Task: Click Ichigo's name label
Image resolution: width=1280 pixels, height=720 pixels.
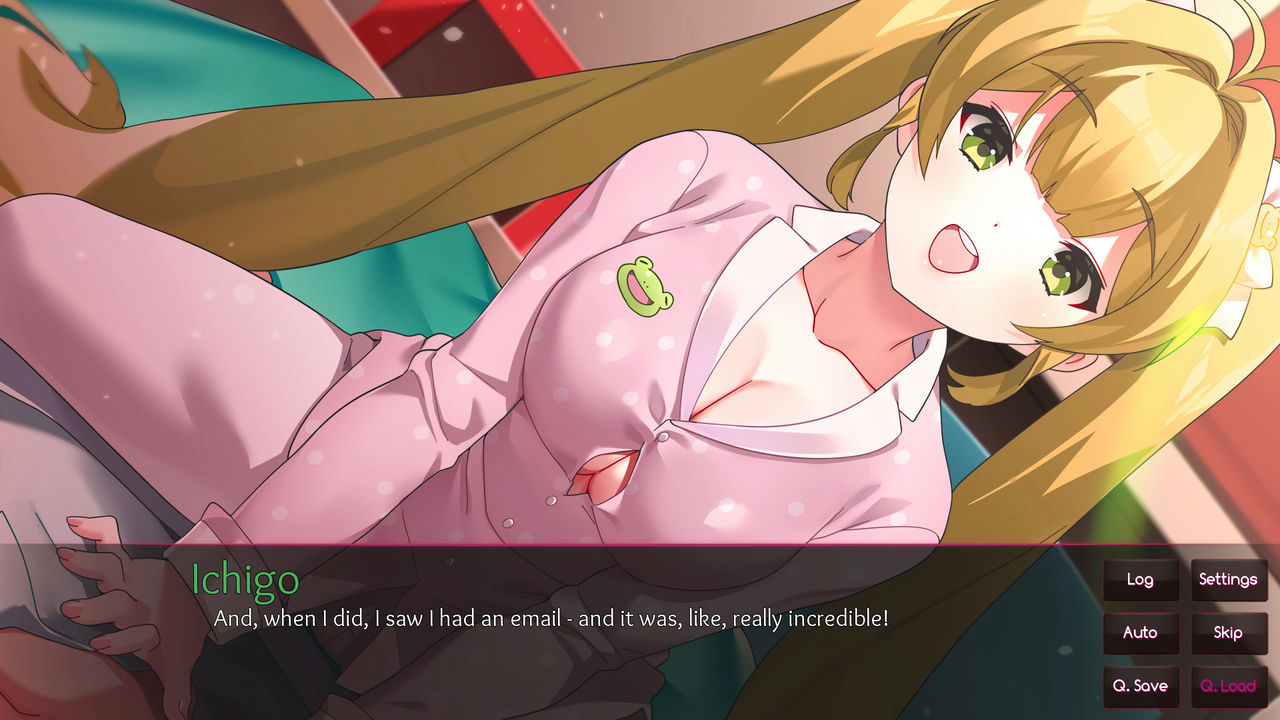Action: (243, 580)
